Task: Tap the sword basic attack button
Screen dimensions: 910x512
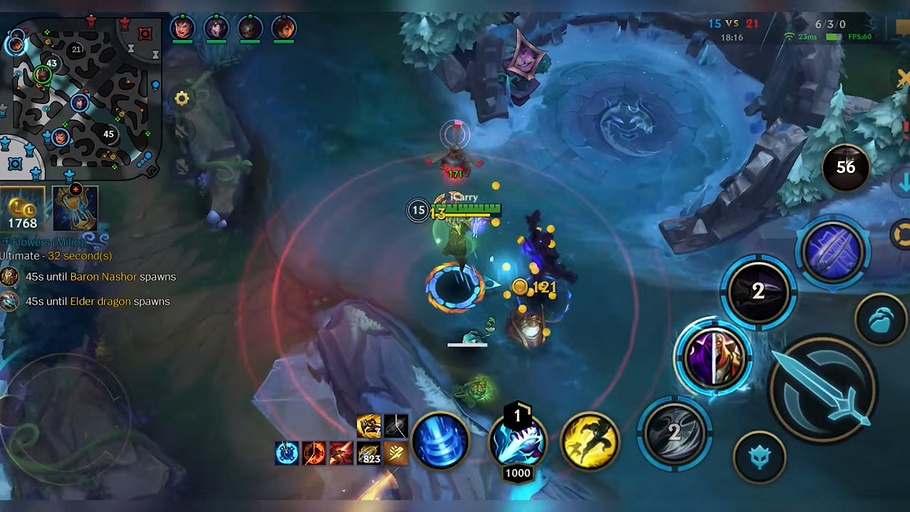Action: pos(823,388)
